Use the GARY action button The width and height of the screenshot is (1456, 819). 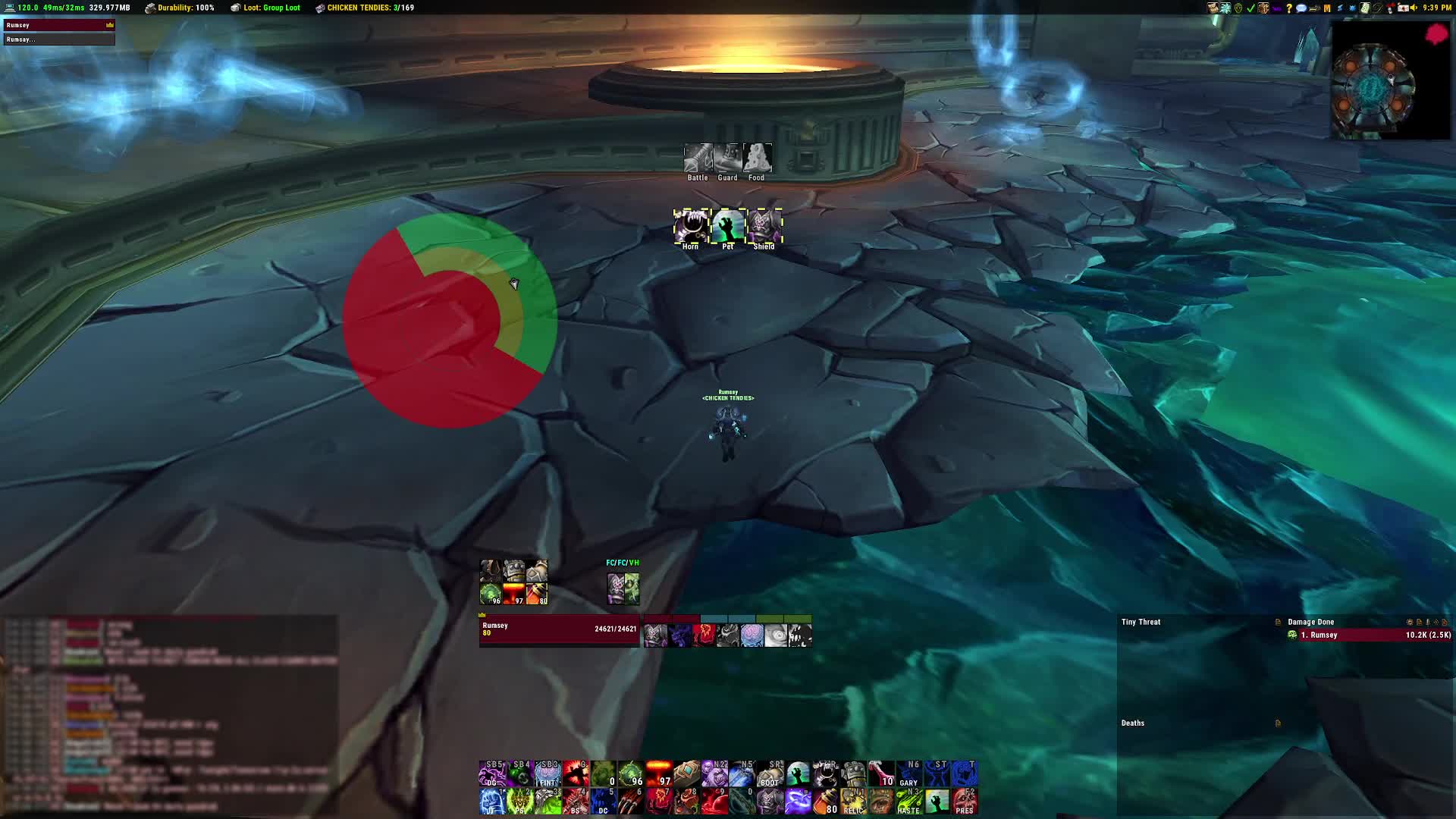click(908, 774)
